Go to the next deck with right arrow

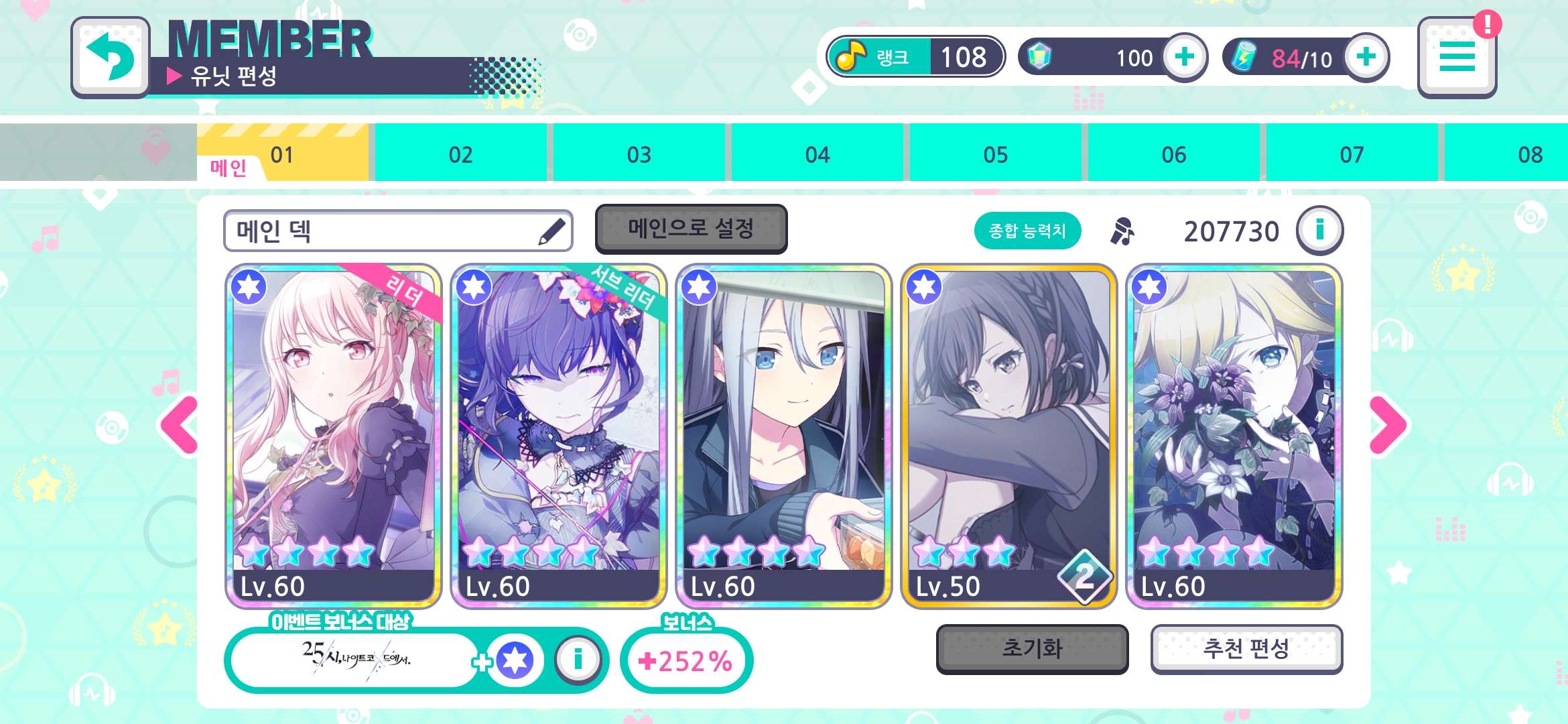(x=1389, y=425)
